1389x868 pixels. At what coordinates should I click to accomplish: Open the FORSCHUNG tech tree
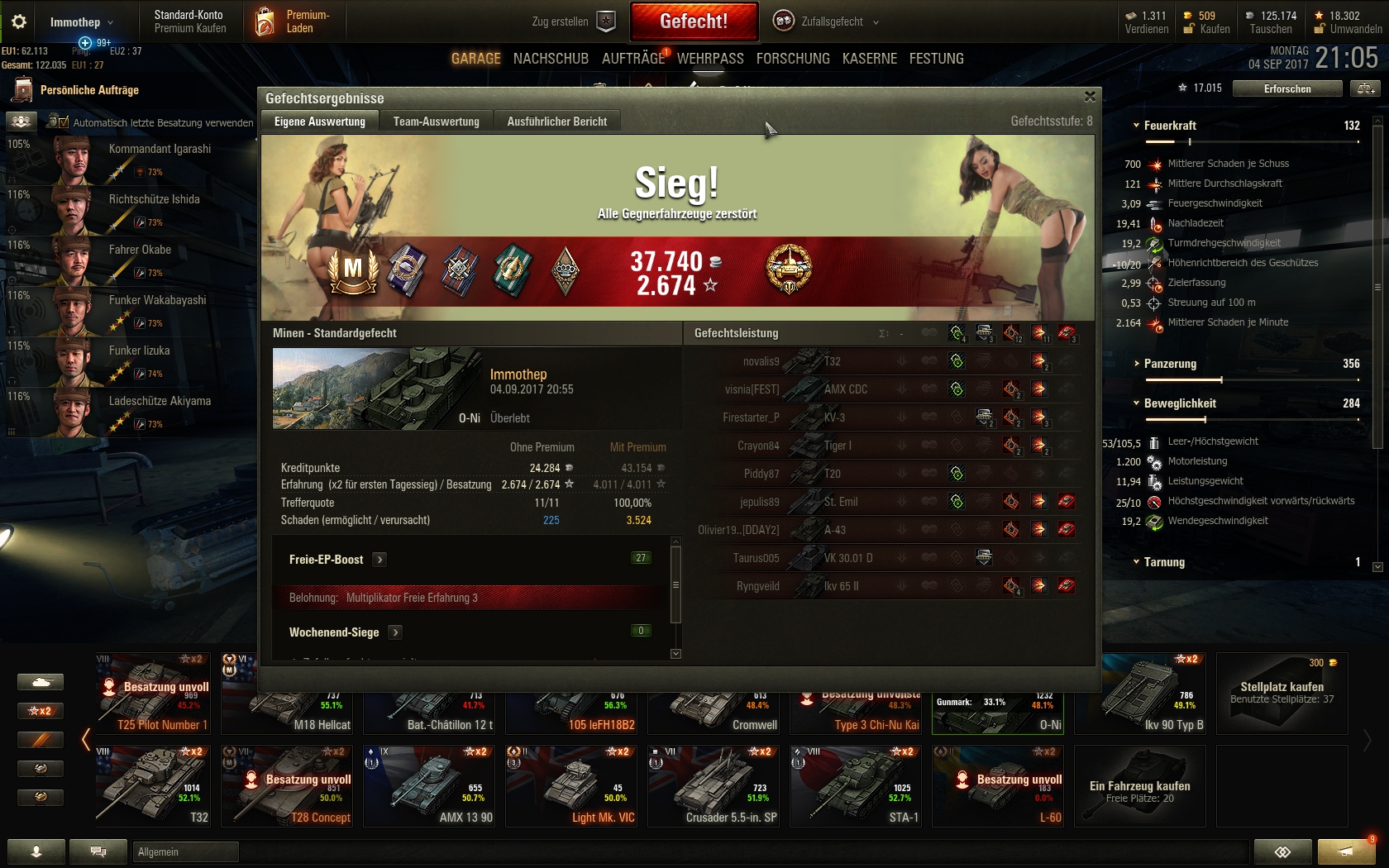point(792,59)
